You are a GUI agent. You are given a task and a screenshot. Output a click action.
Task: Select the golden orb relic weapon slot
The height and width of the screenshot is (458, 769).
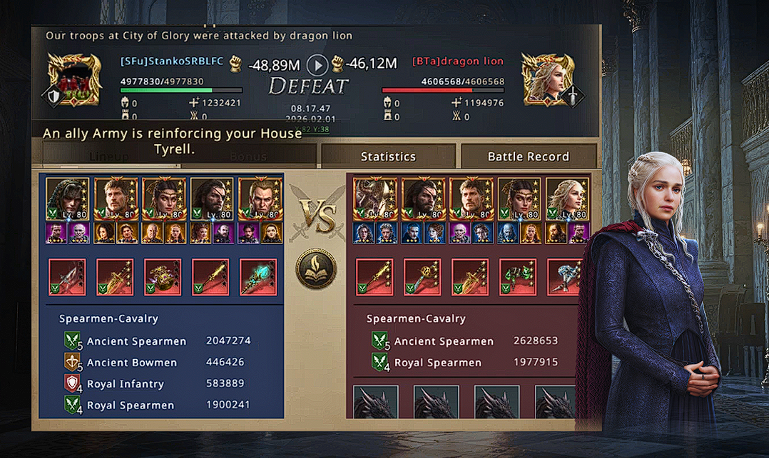(x=163, y=277)
